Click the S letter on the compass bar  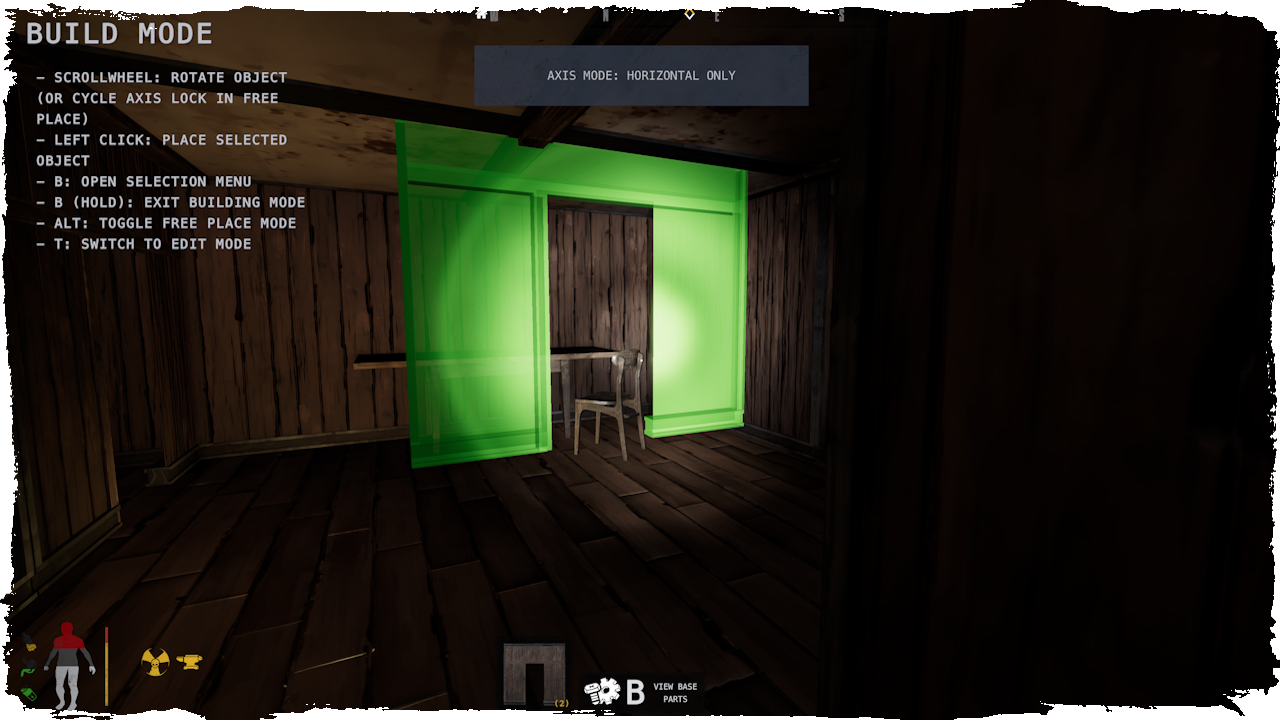click(x=840, y=14)
